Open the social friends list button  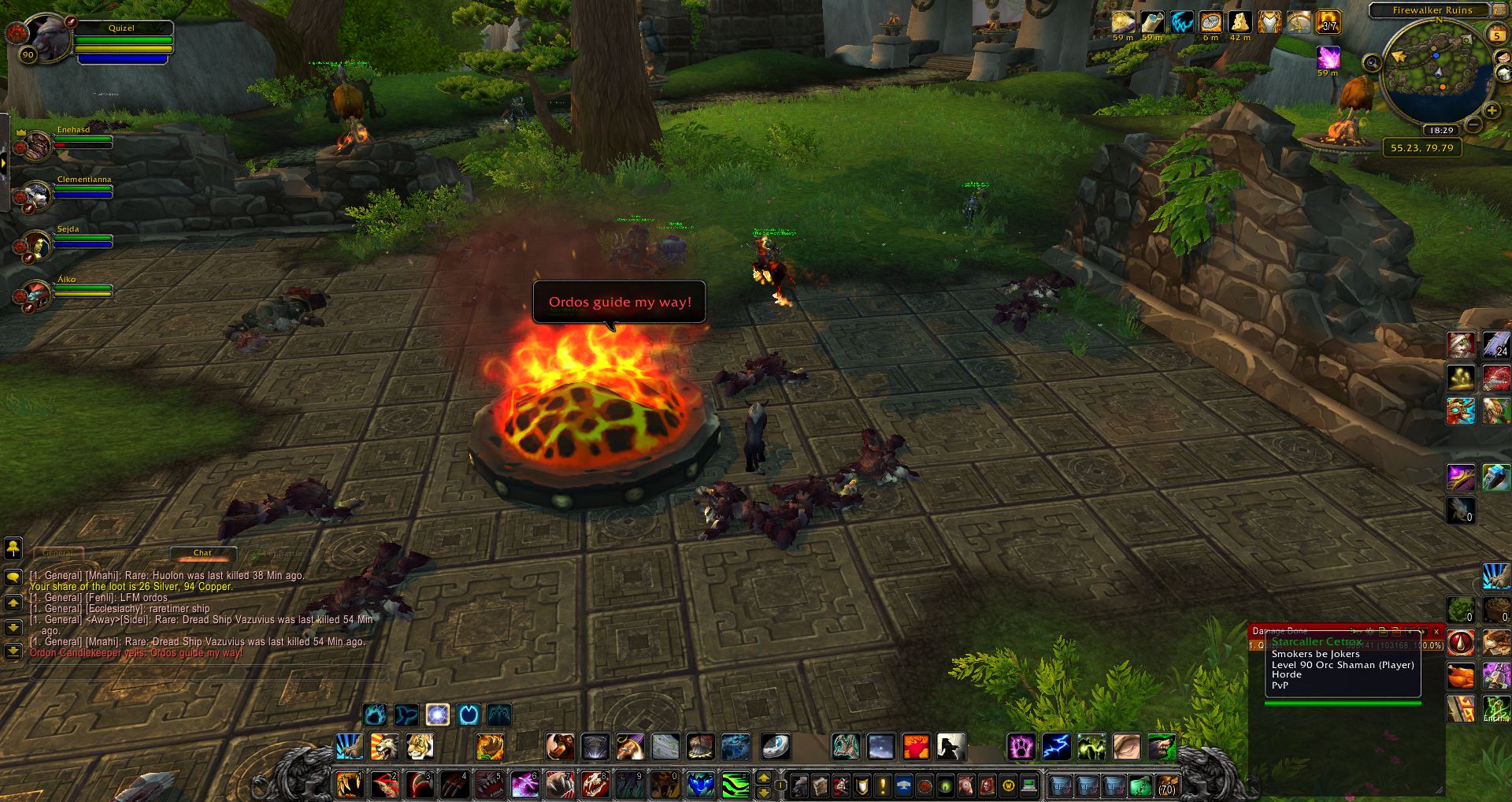click(x=13, y=547)
